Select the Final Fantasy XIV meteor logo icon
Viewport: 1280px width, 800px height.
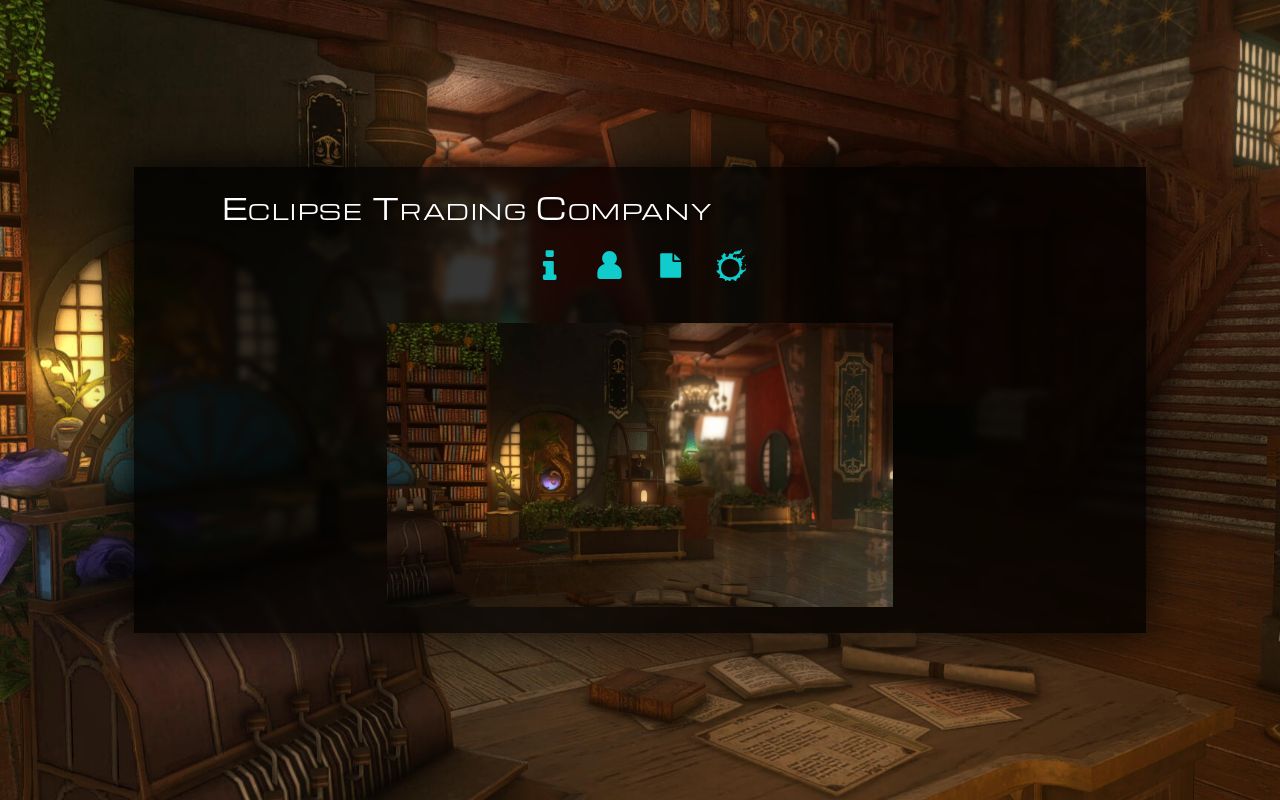pyautogui.click(x=730, y=266)
